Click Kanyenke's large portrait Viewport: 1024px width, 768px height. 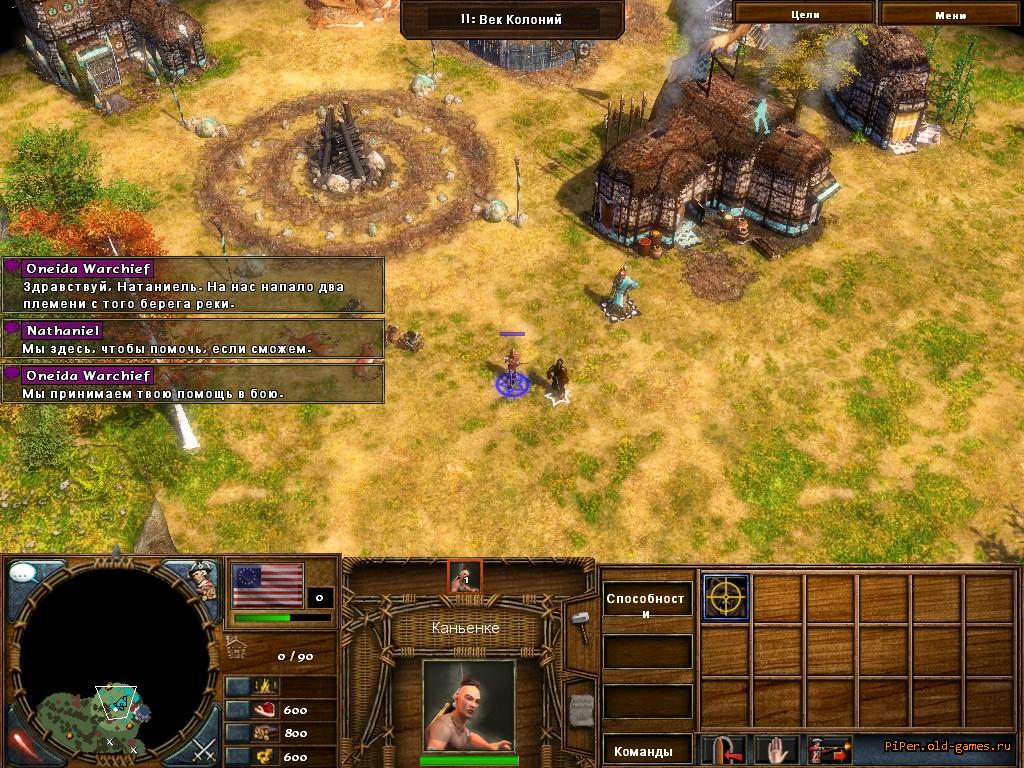tap(467, 704)
